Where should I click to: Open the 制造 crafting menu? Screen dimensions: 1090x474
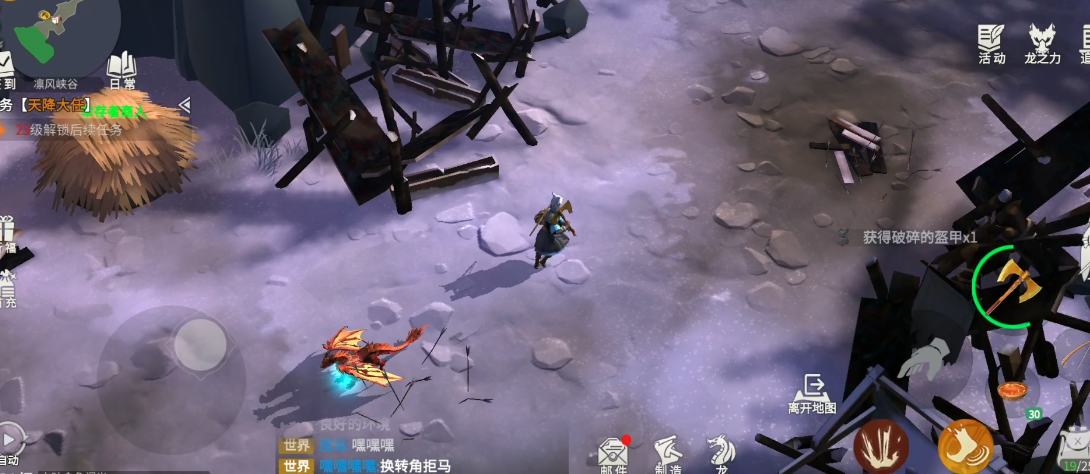click(667, 454)
